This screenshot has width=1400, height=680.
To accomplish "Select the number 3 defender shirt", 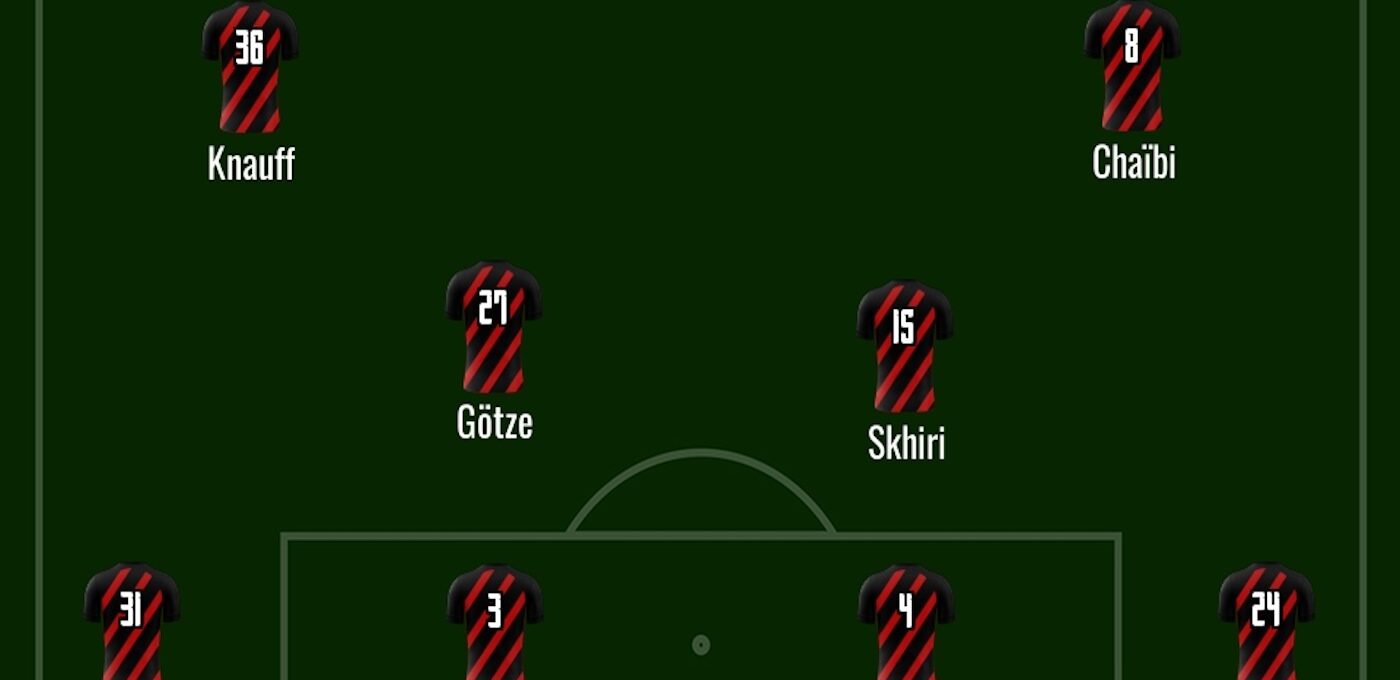I will (494, 622).
